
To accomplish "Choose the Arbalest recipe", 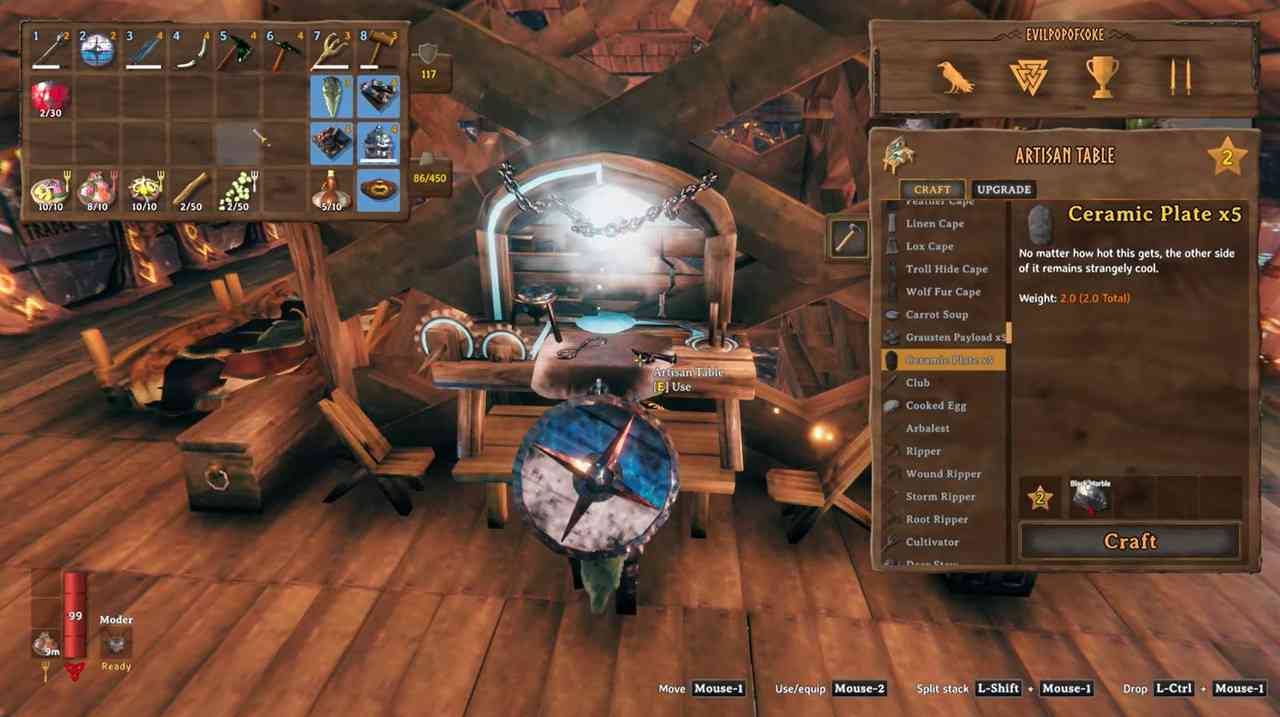I will (927, 428).
